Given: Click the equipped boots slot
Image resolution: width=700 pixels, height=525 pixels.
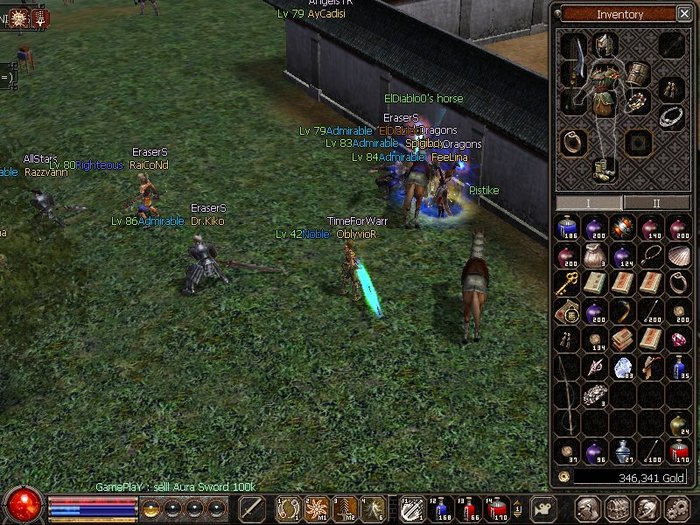Looking at the screenshot, I should pos(603,169).
